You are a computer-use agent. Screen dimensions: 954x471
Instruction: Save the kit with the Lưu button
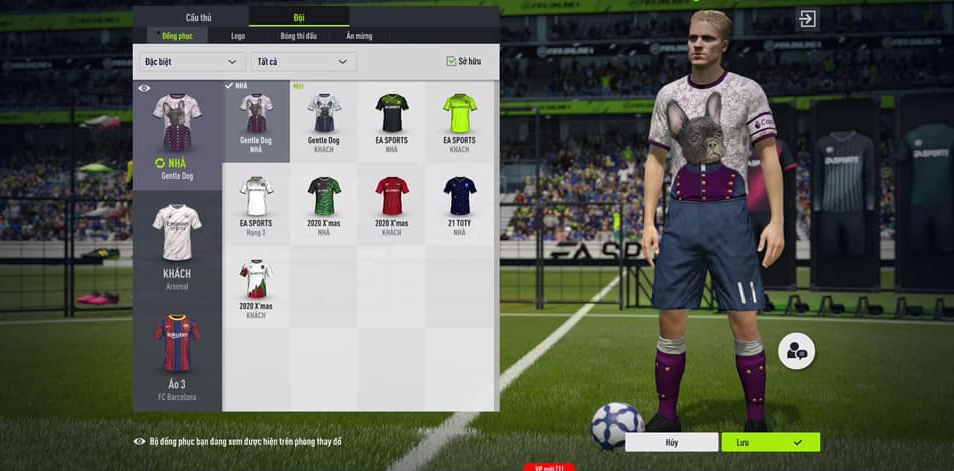click(770, 442)
